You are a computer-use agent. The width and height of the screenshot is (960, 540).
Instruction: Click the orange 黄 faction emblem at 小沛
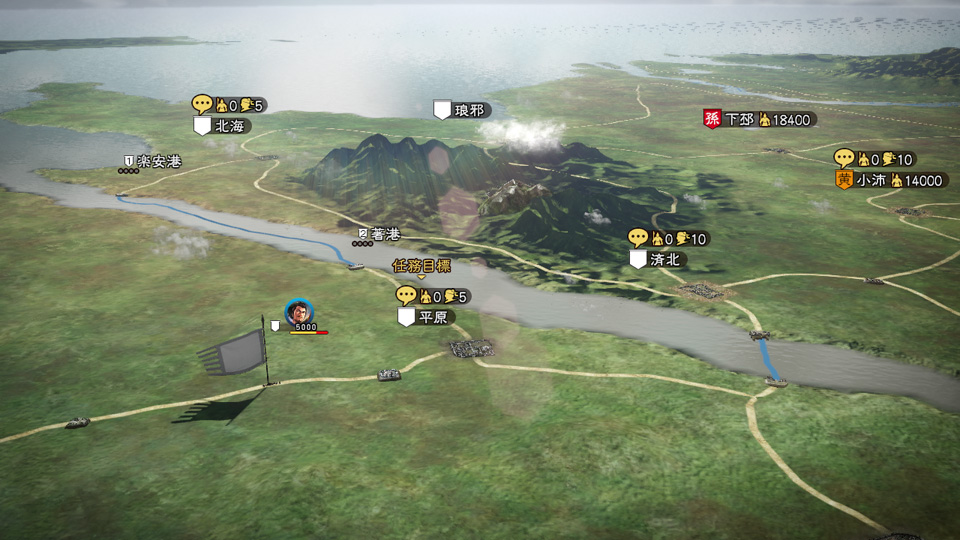pyautogui.click(x=844, y=180)
